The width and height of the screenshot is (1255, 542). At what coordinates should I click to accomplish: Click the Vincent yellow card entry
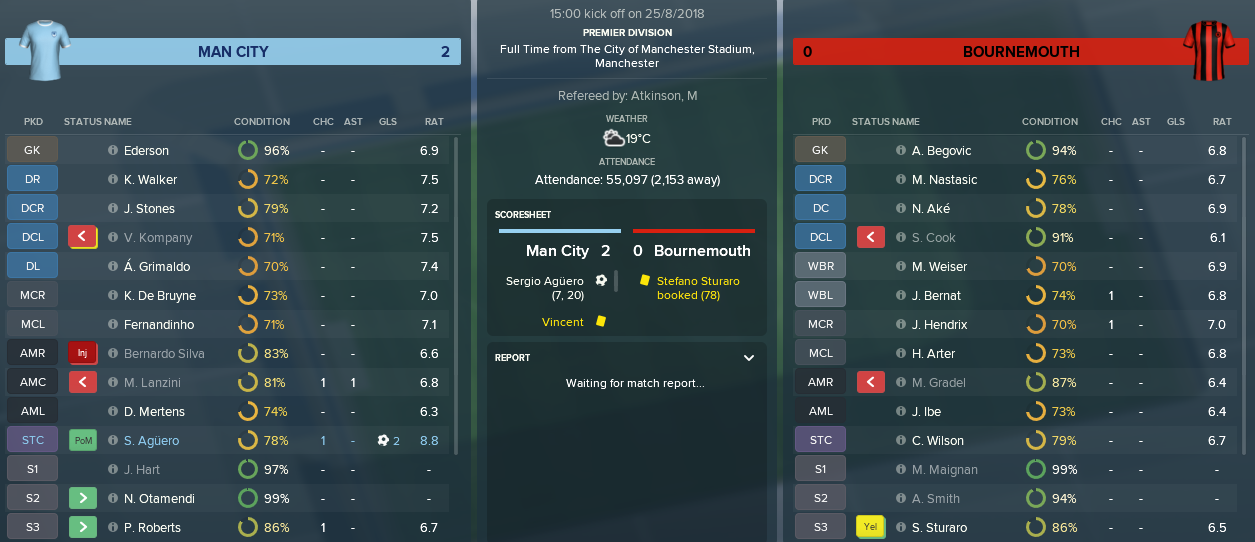point(563,322)
